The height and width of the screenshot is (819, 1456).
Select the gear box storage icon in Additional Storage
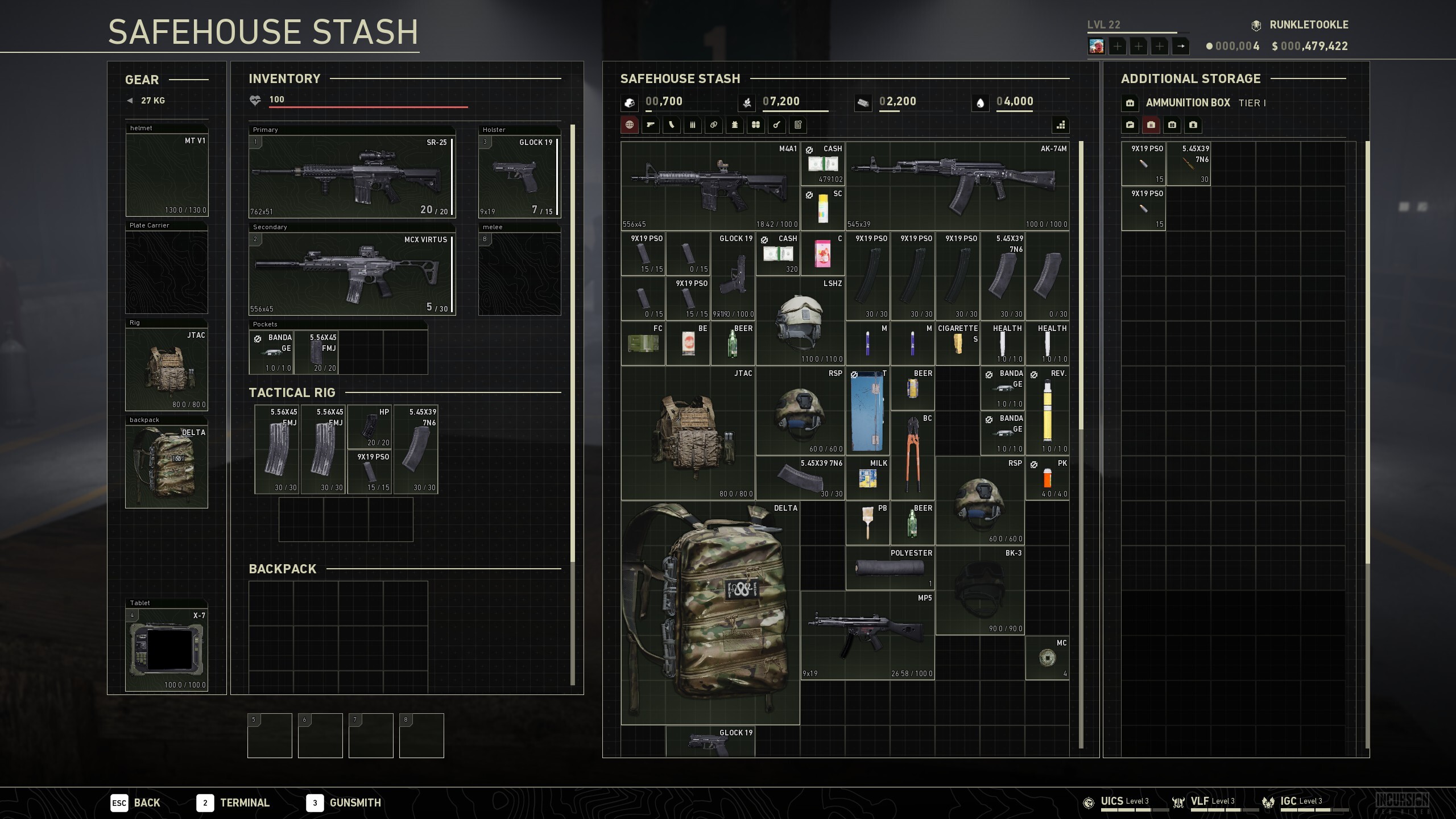click(1193, 125)
